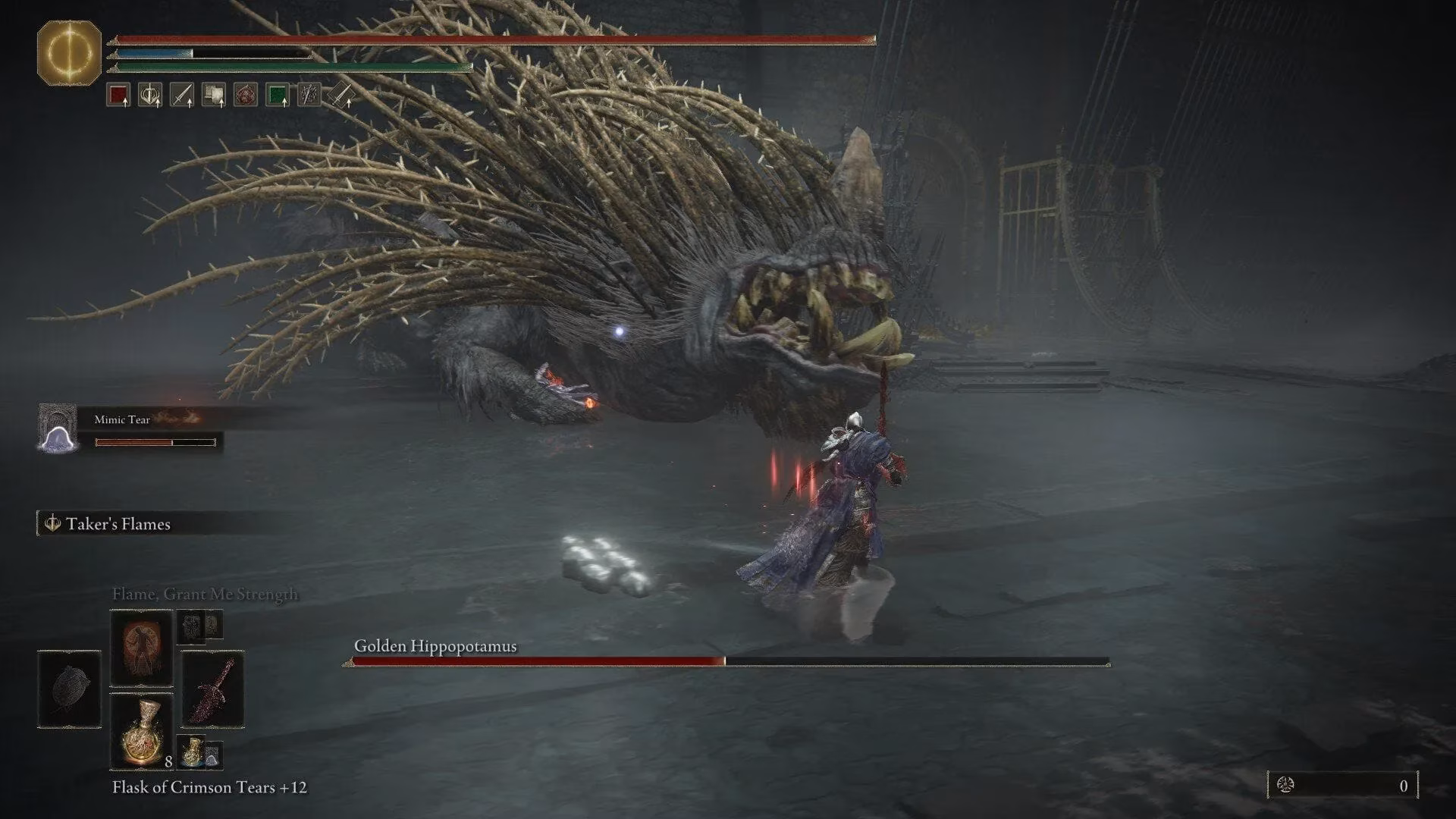Select the Golden Hippopotamus boss nameplate
Viewport: 1456px width, 819px height.
tap(435, 647)
